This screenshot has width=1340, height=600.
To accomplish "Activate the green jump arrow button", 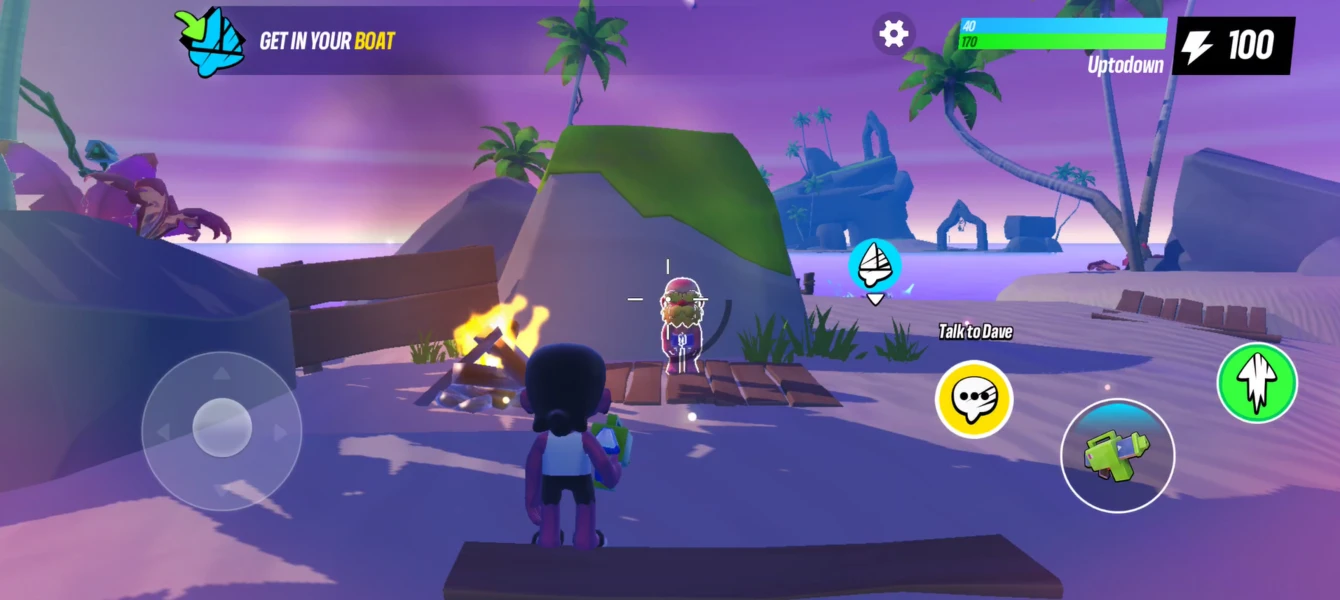I will click(1256, 382).
